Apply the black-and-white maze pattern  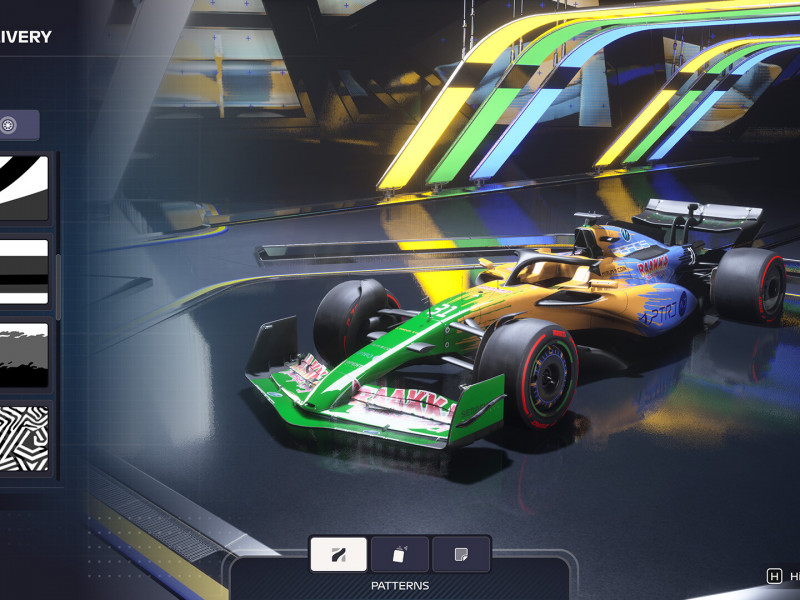coord(23,438)
